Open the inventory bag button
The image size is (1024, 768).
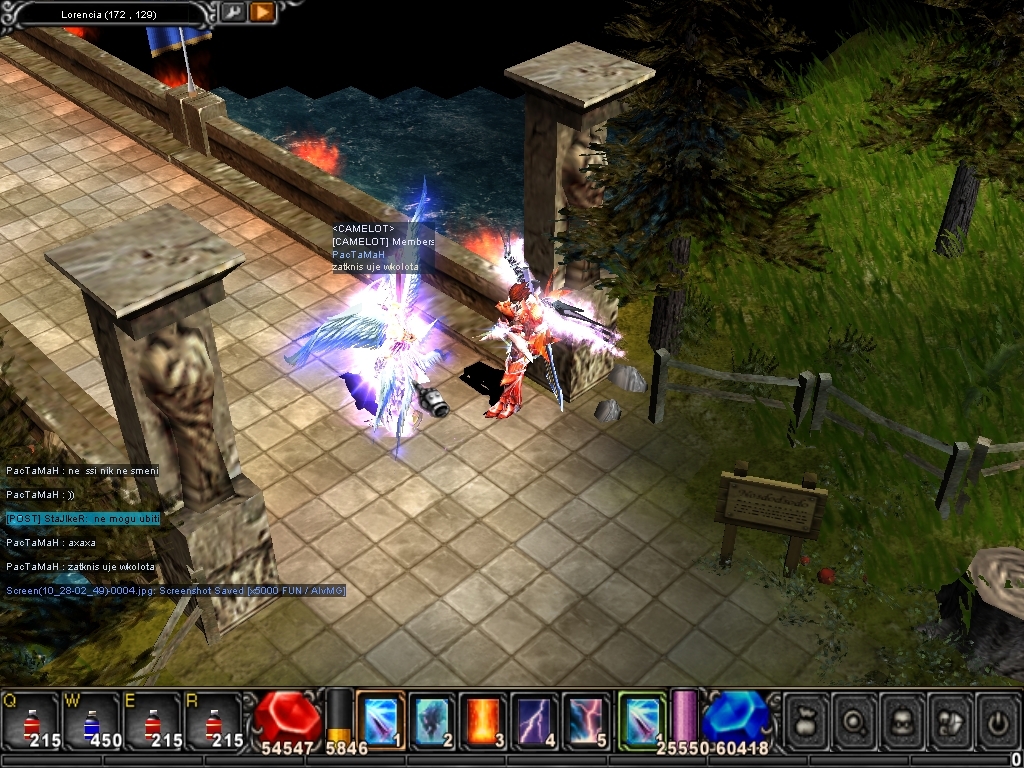click(806, 720)
